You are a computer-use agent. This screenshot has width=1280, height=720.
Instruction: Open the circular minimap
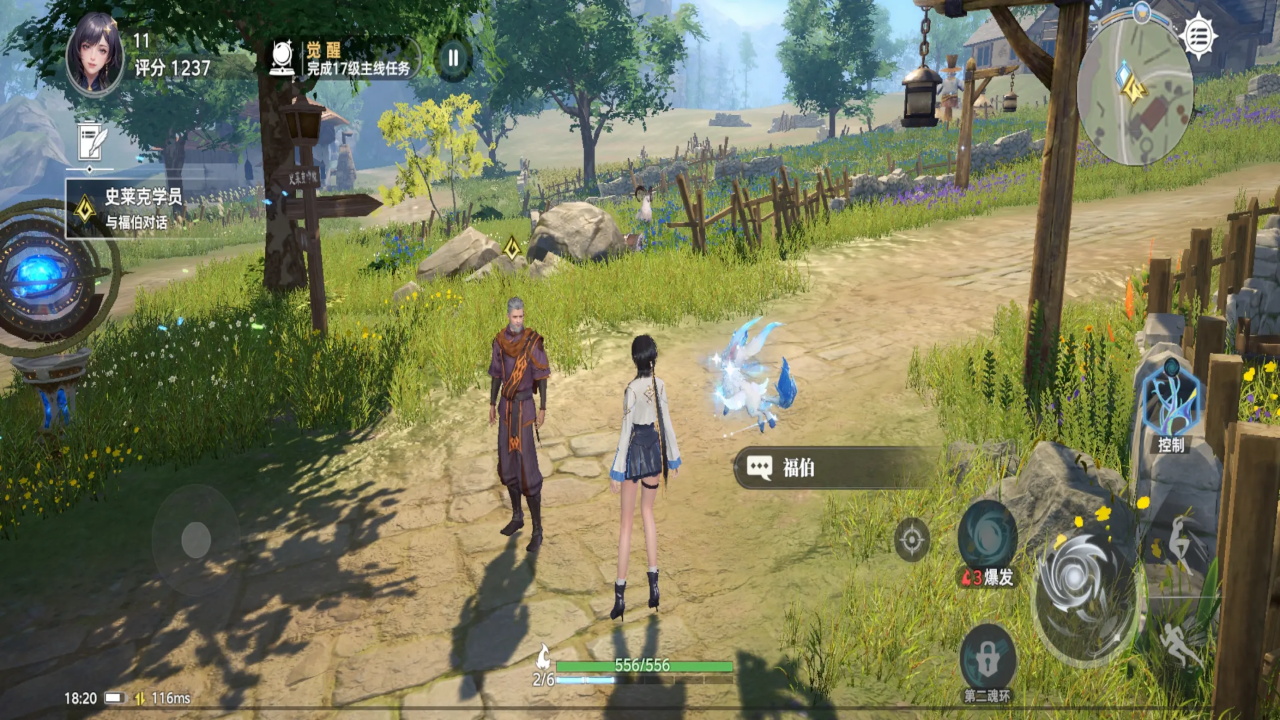pyautogui.click(x=1135, y=92)
